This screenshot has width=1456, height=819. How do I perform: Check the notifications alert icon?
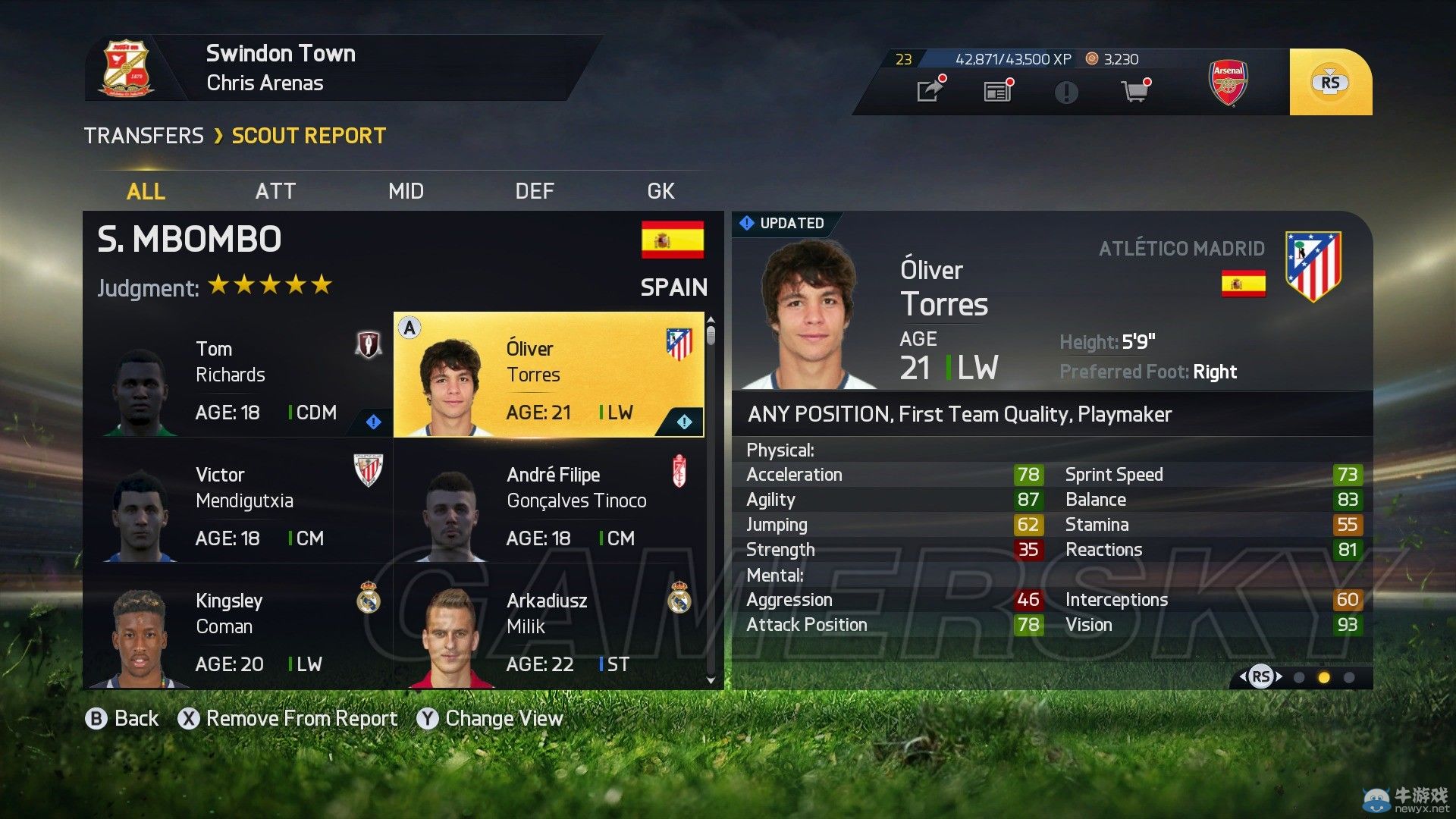click(x=1065, y=91)
